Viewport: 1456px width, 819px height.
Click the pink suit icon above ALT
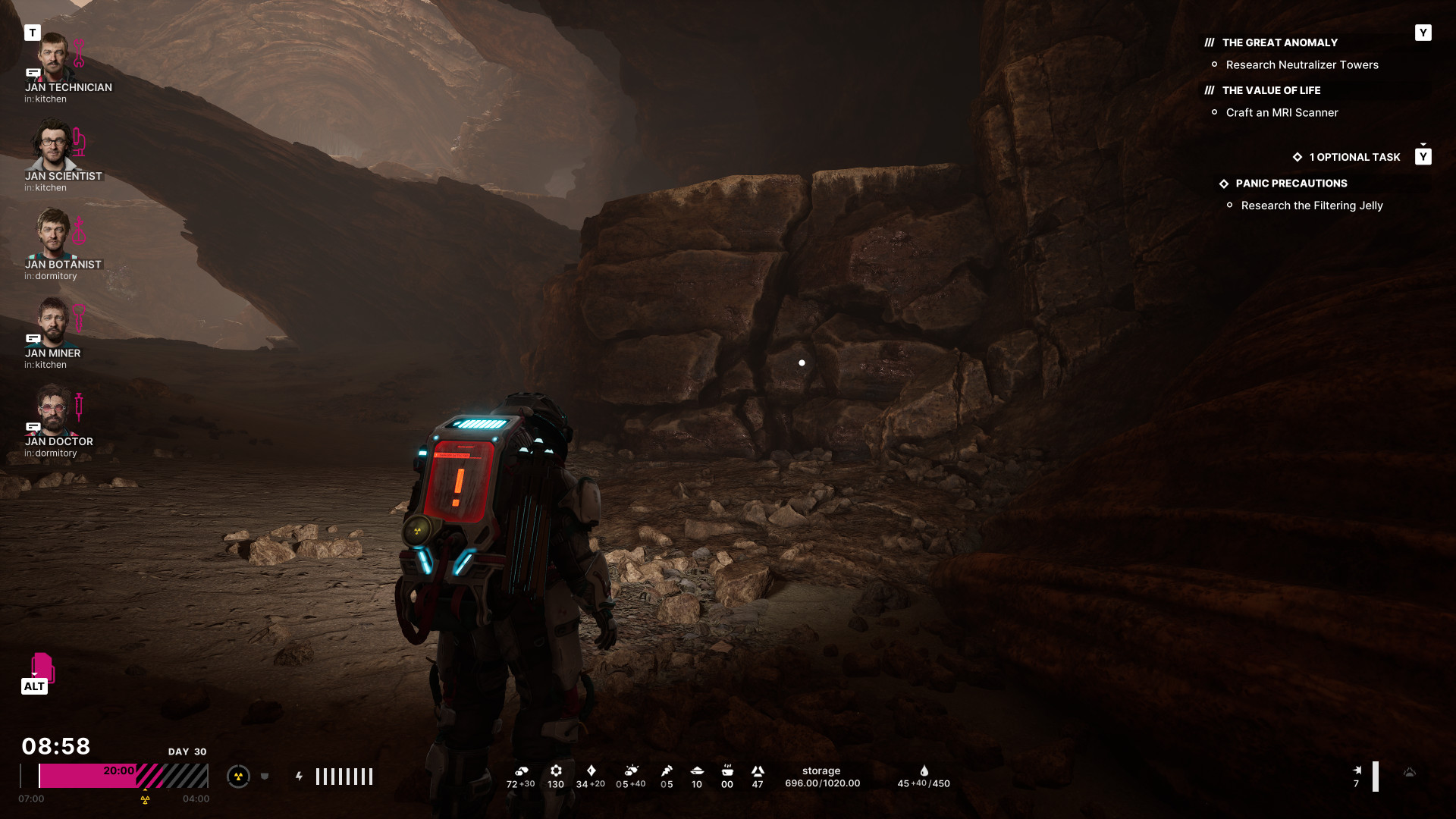click(42, 666)
